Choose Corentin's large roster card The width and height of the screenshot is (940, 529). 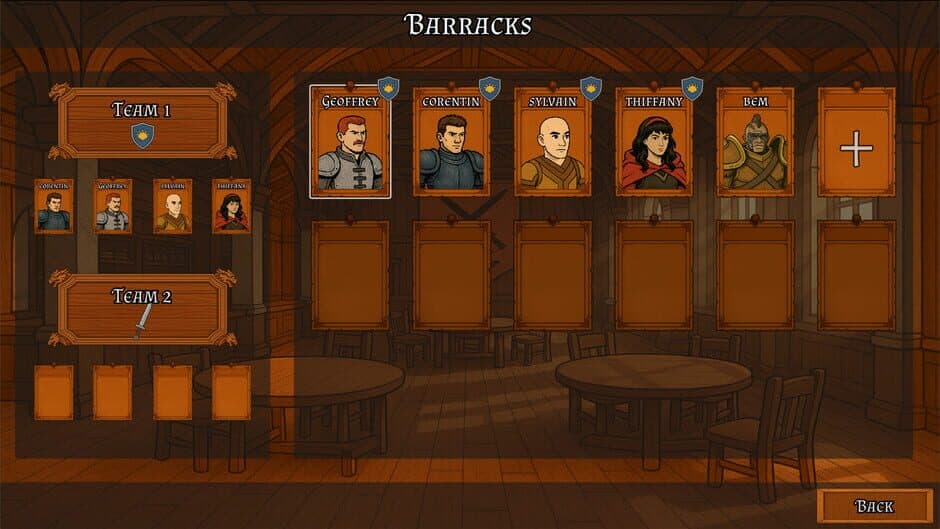tap(451, 142)
